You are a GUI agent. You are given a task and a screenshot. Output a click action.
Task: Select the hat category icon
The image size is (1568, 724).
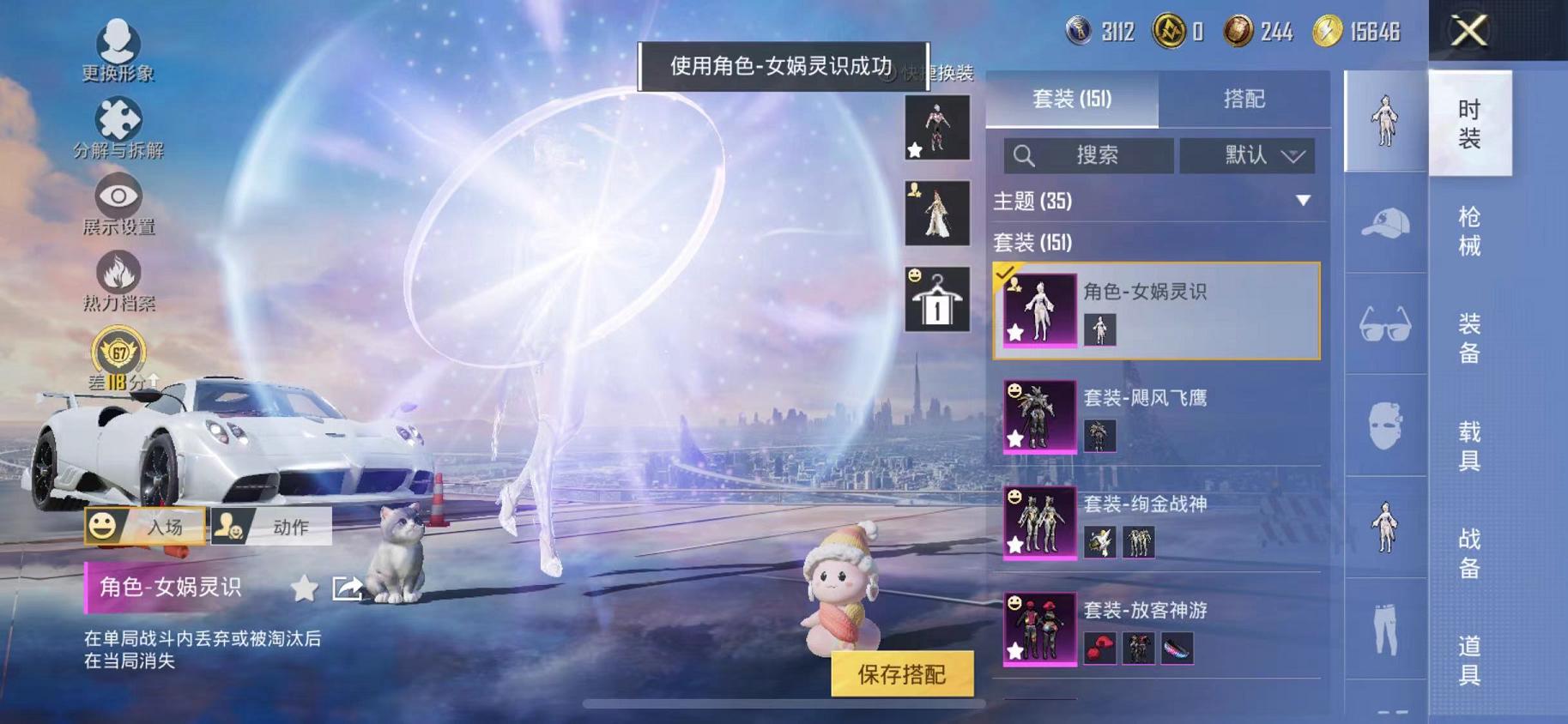tap(1383, 224)
